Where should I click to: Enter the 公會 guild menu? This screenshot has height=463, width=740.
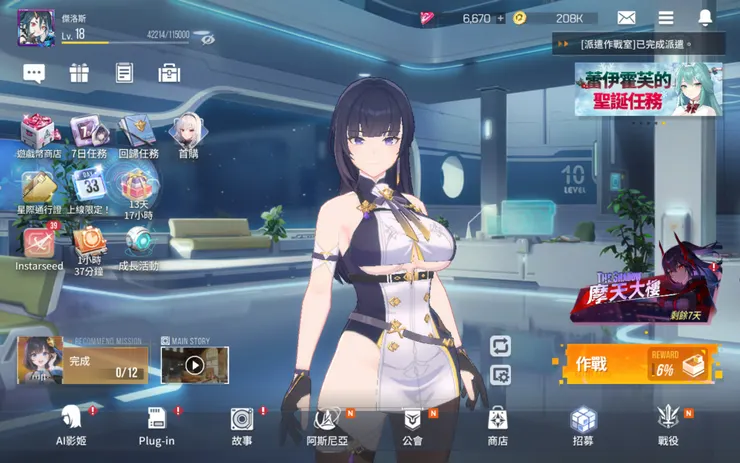tap(412, 424)
